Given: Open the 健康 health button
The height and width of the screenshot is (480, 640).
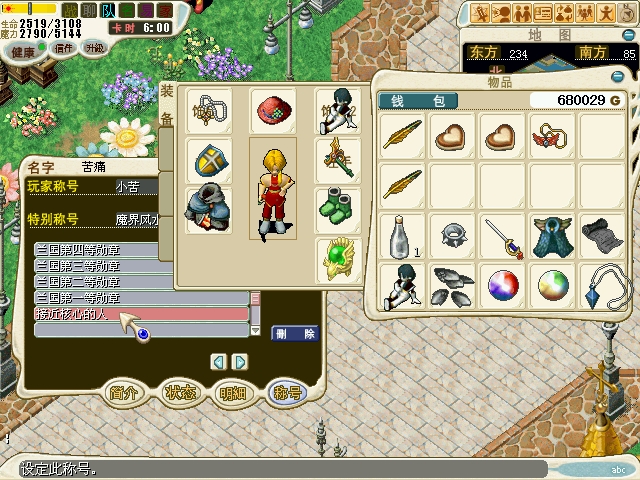Looking at the screenshot, I should (x=23, y=52).
